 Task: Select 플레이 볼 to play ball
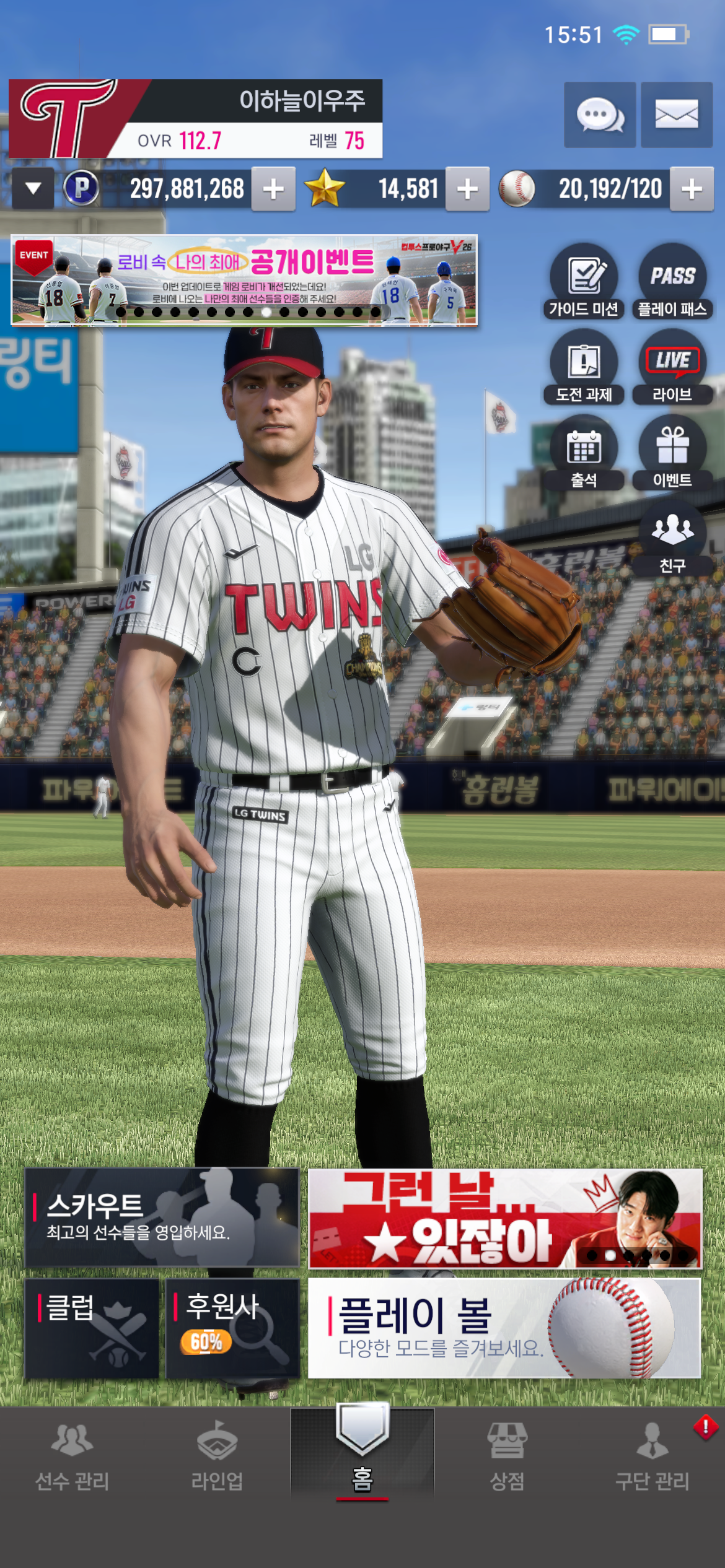[504, 1328]
